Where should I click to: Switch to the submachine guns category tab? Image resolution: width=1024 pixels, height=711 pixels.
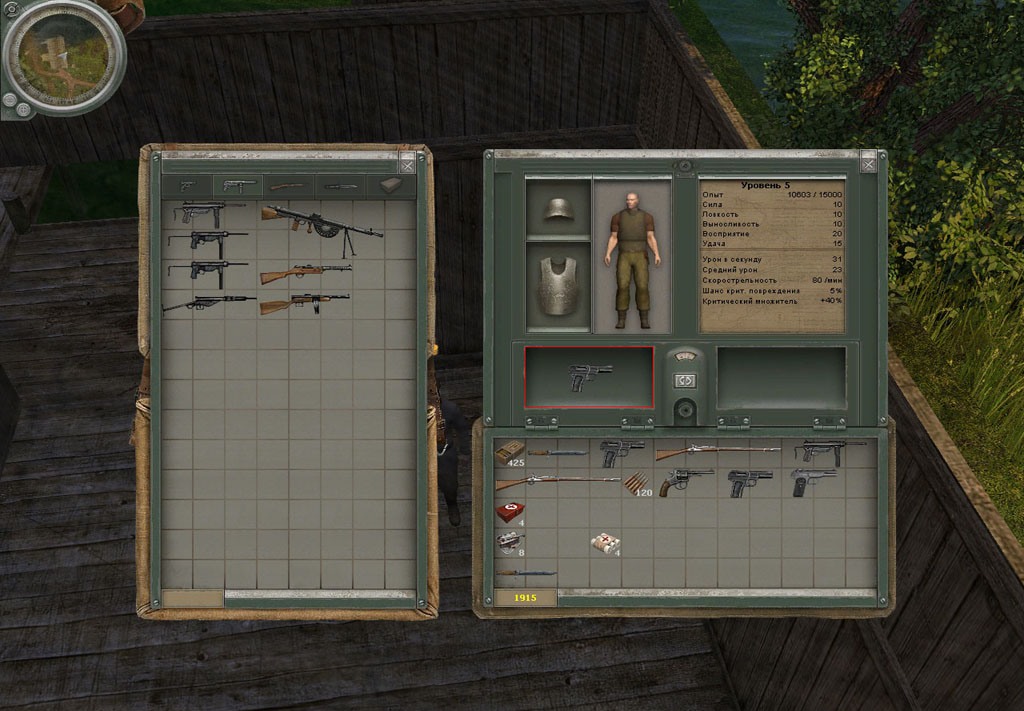click(x=238, y=186)
